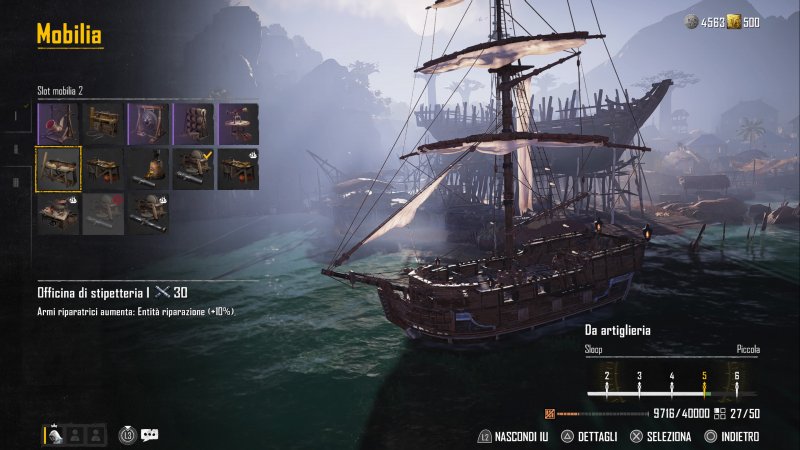Viewport: 800px width, 450px height.
Task: Choose the purple horn furniture tile
Action: pos(58,123)
